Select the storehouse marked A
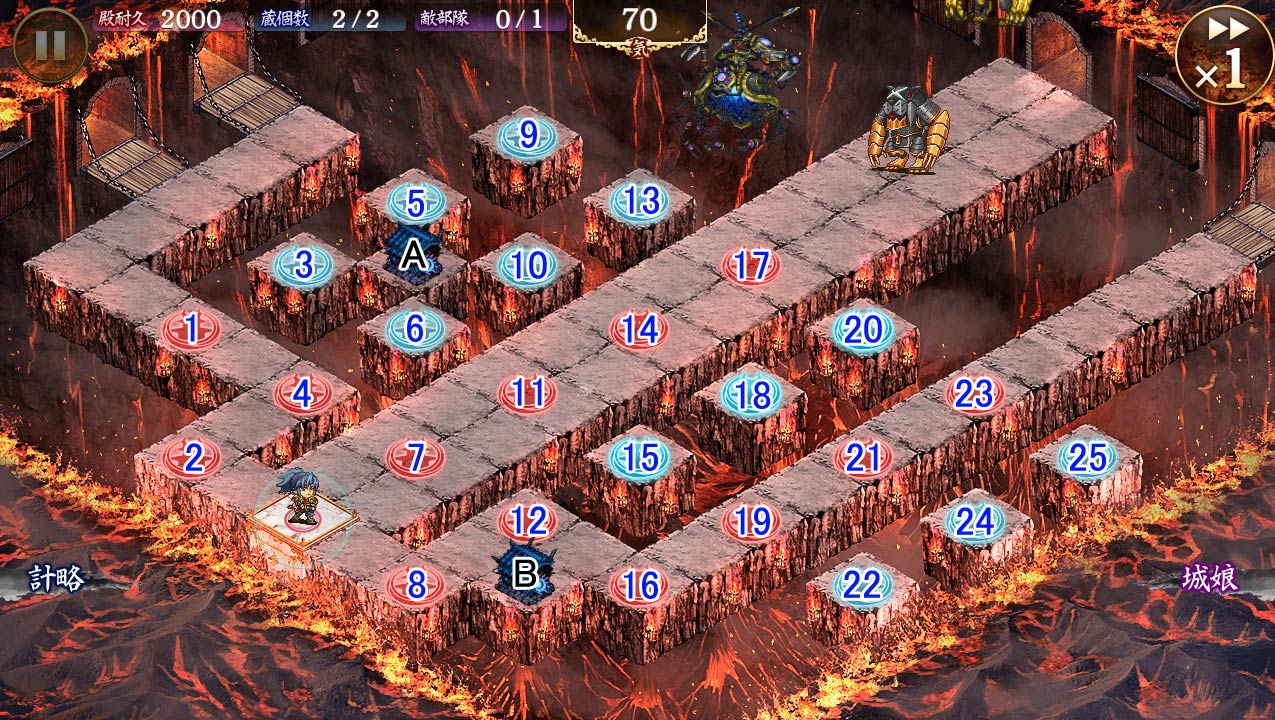Viewport: 1275px width, 720px height. pos(413,255)
